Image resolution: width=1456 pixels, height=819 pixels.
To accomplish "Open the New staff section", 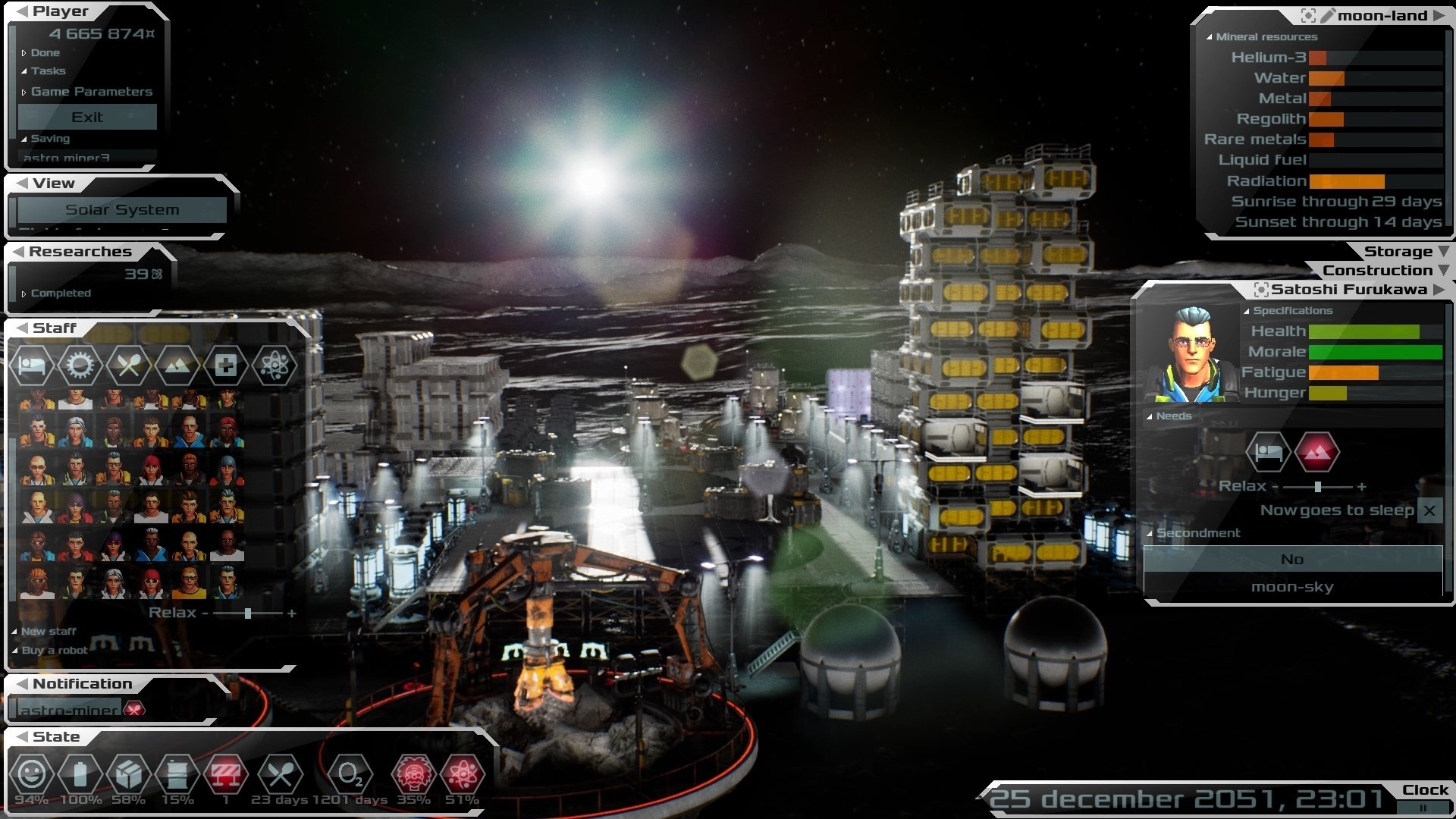I will [x=48, y=632].
